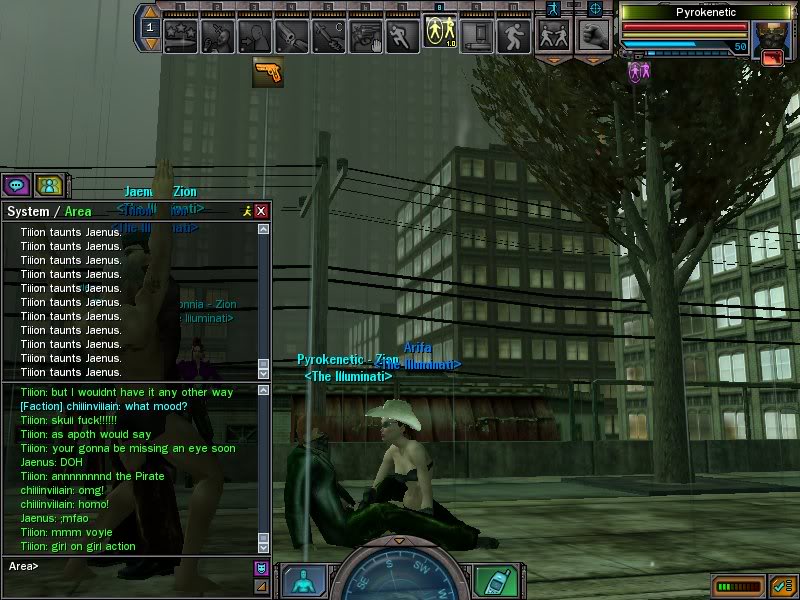Click the yellow running figure in chat header
800x600 pixels.
246,211
